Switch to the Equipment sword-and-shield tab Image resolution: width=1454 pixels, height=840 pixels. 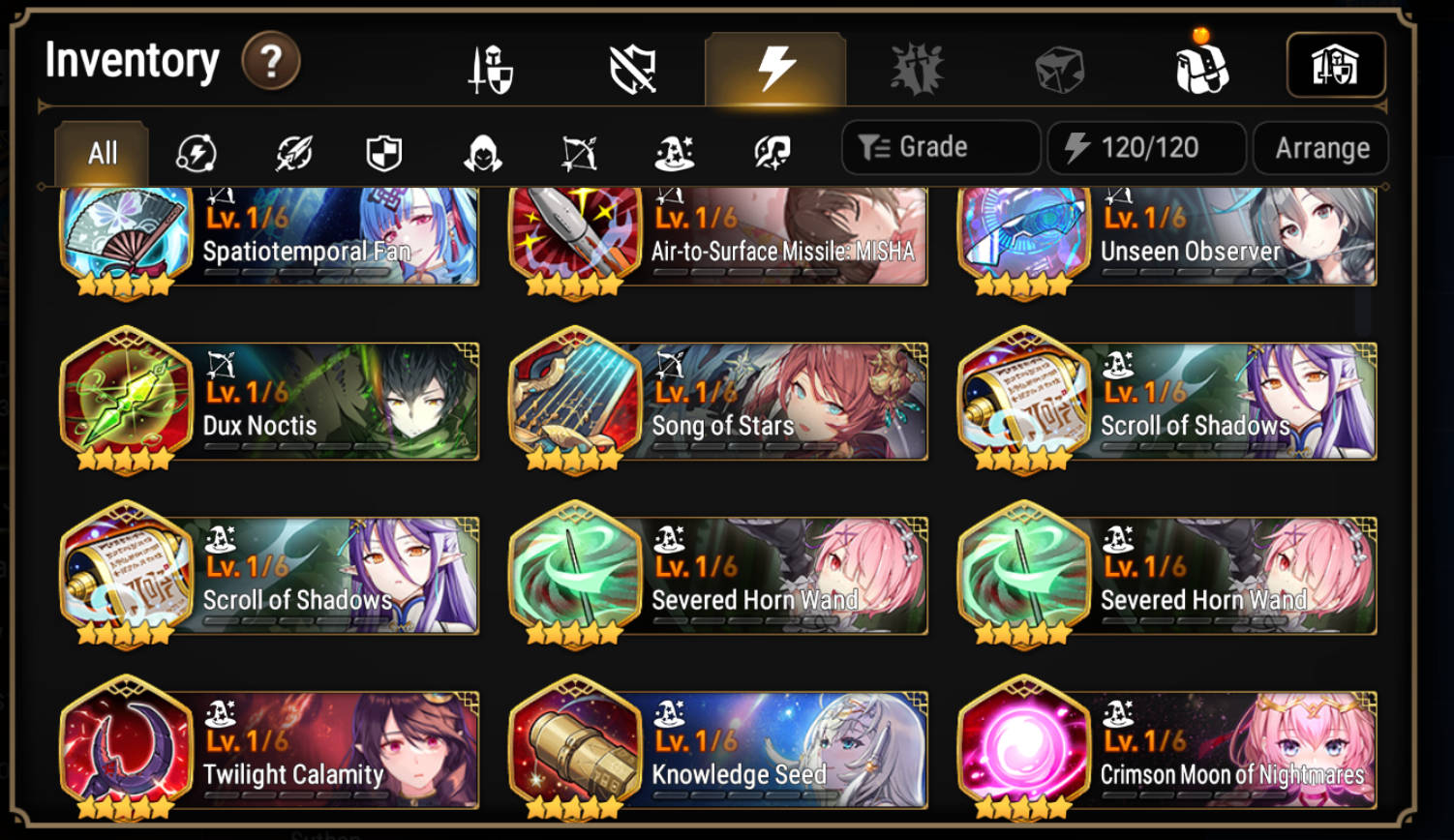[490, 65]
